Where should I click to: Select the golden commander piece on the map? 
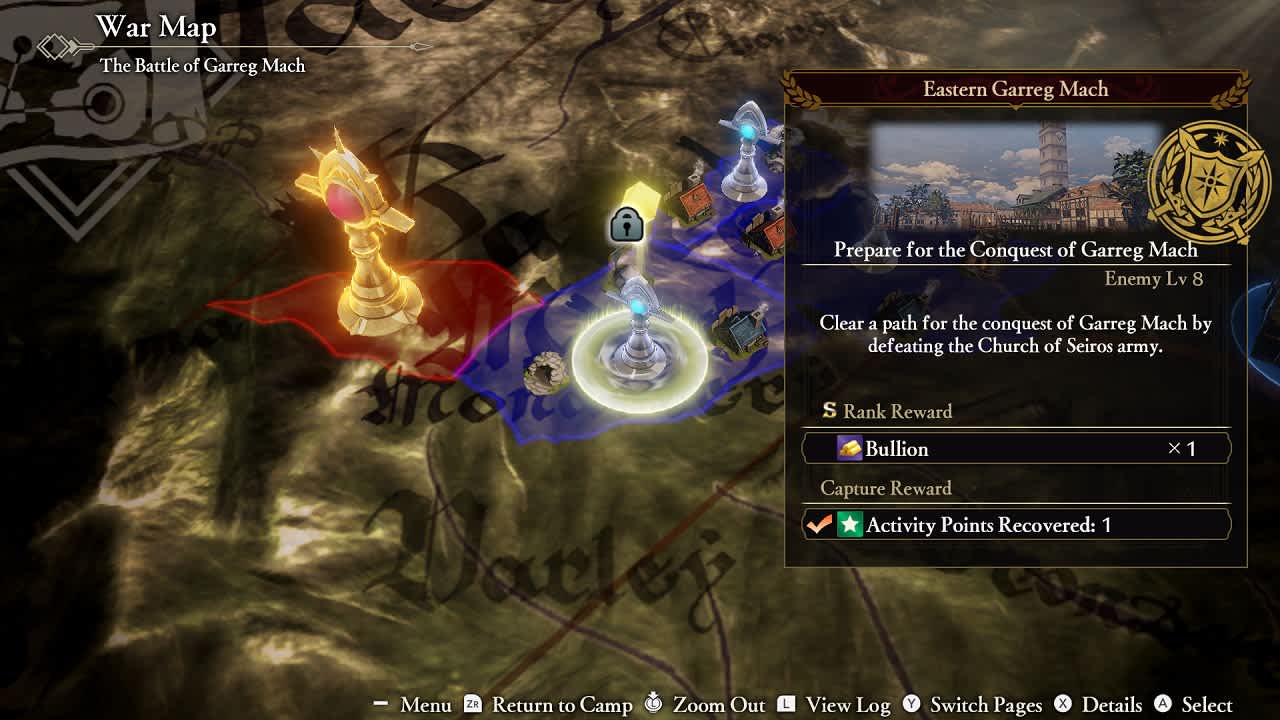point(365,250)
